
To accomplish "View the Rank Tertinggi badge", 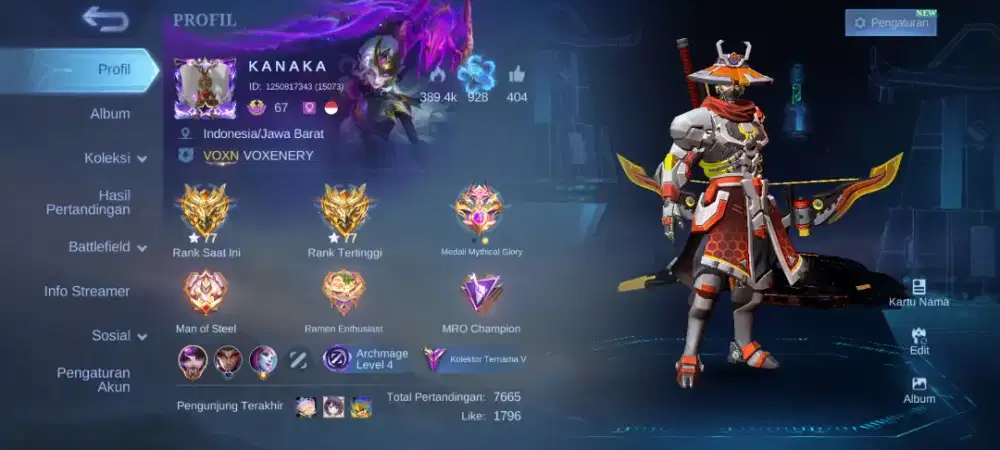I will tap(345, 212).
